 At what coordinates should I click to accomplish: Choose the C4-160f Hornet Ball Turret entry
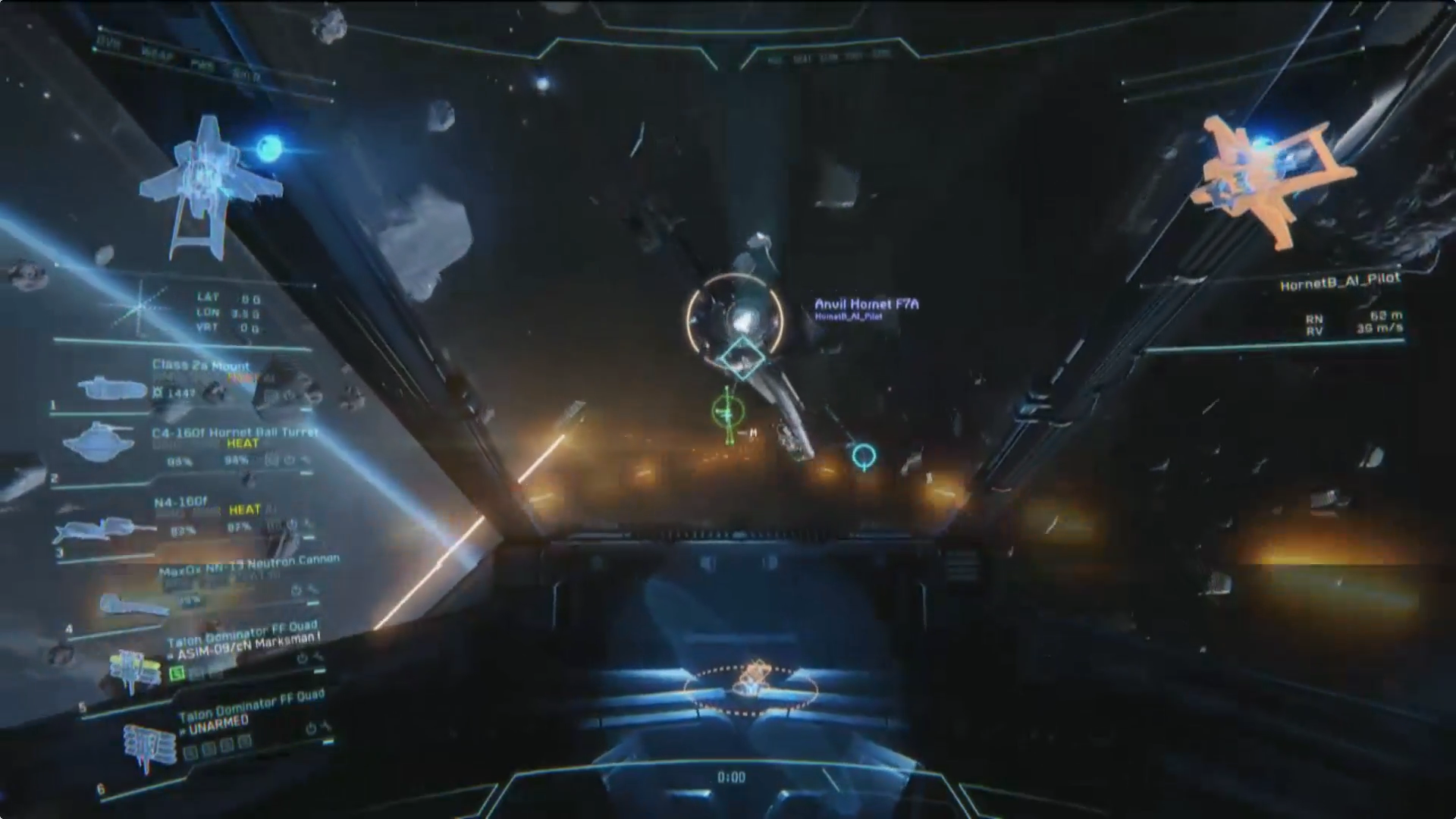click(x=234, y=432)
